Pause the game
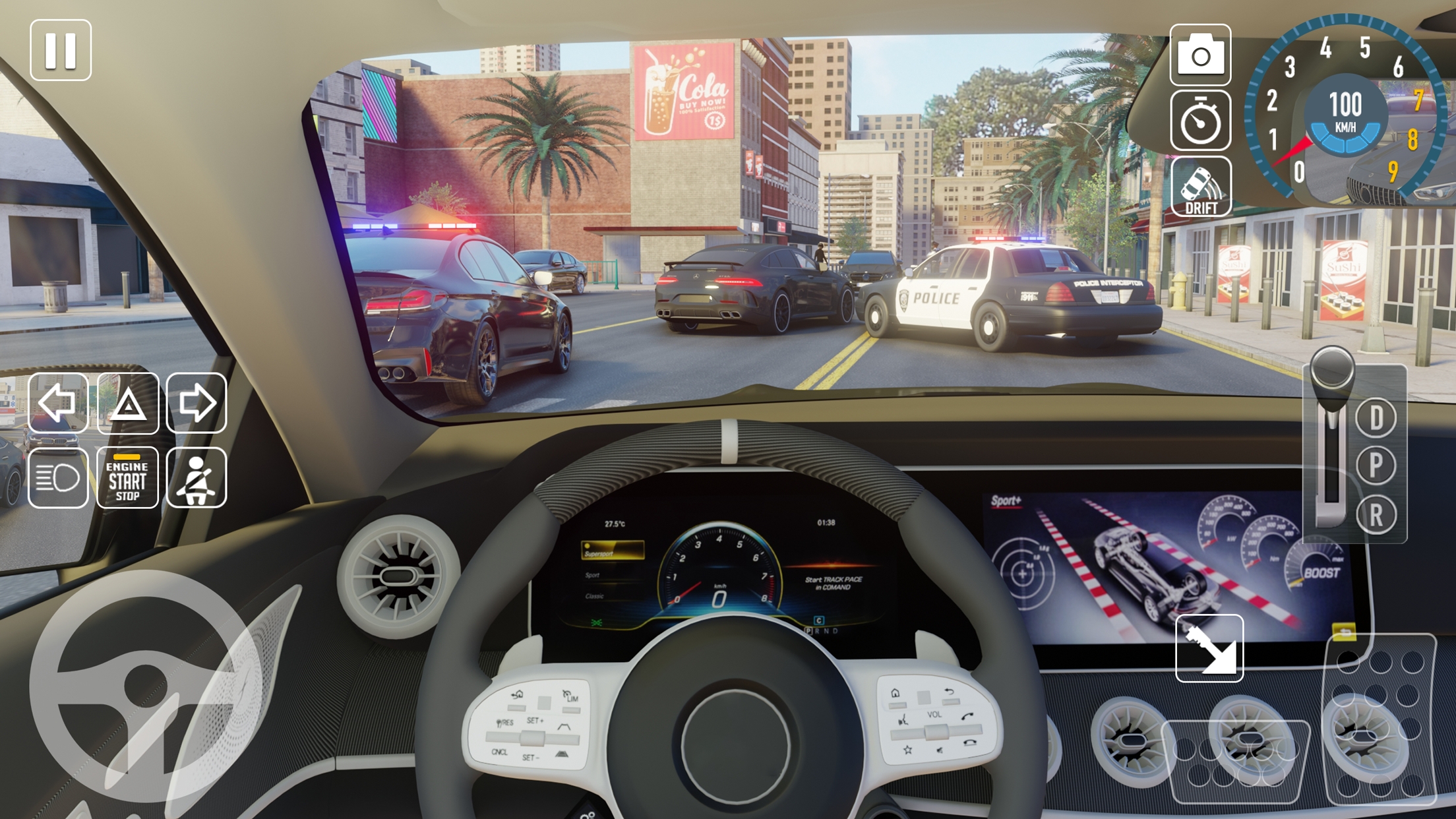This screenshot has height=819, width=1456. [x=61, y=48]
